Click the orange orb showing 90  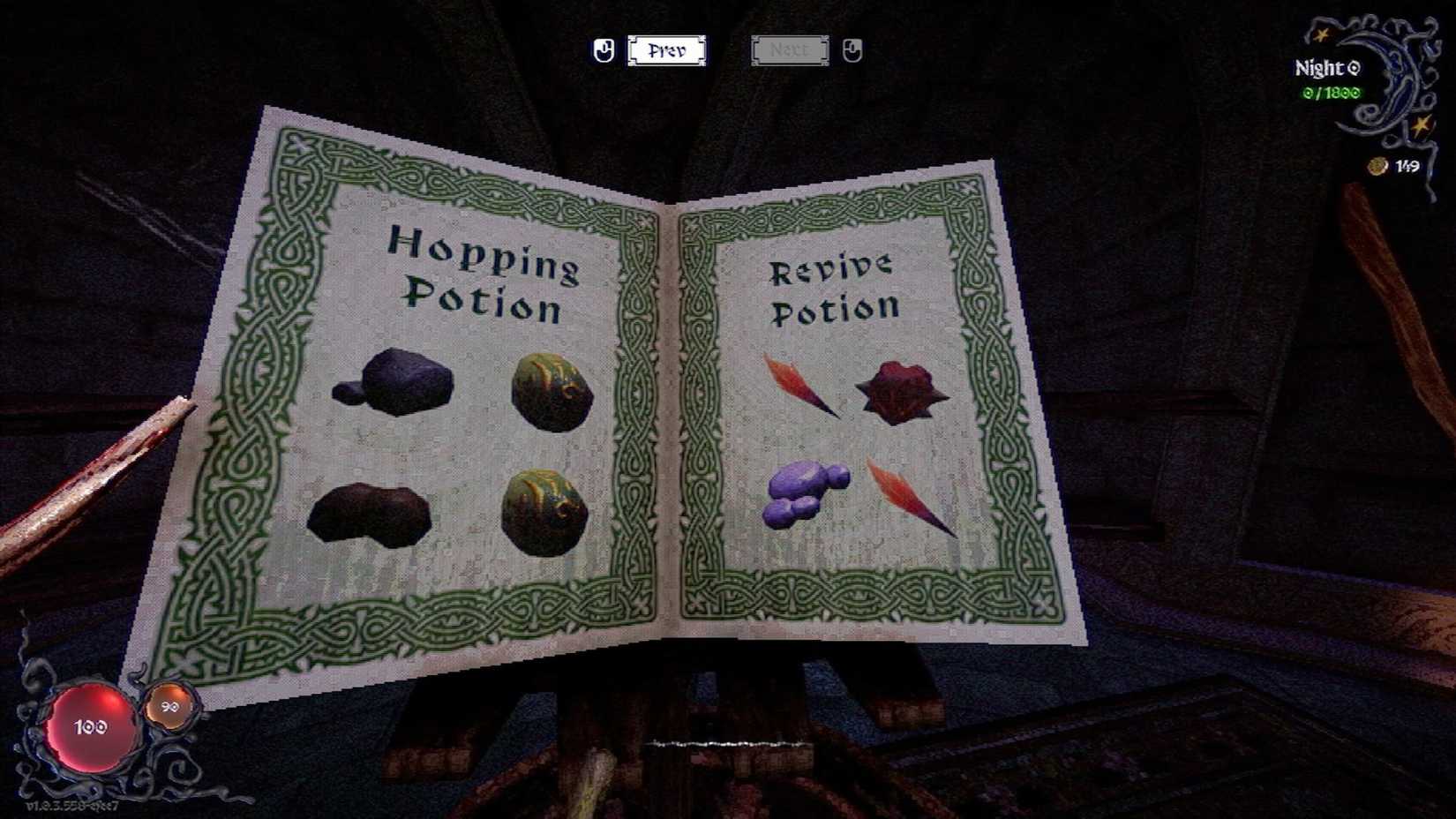click(169, 706)
